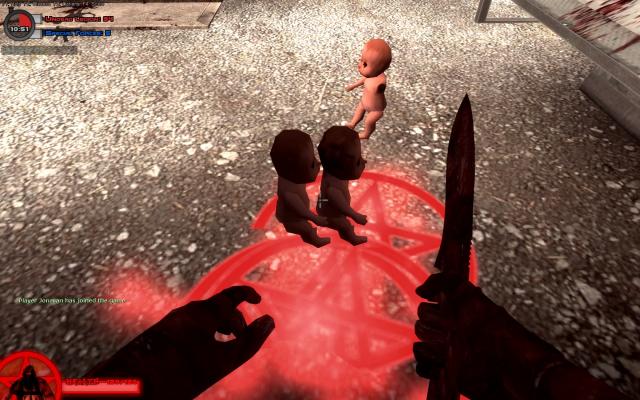This screenshot has height=400, width=640.
Task: Select the Special Forces team row
Action: [x=76, y=32]
